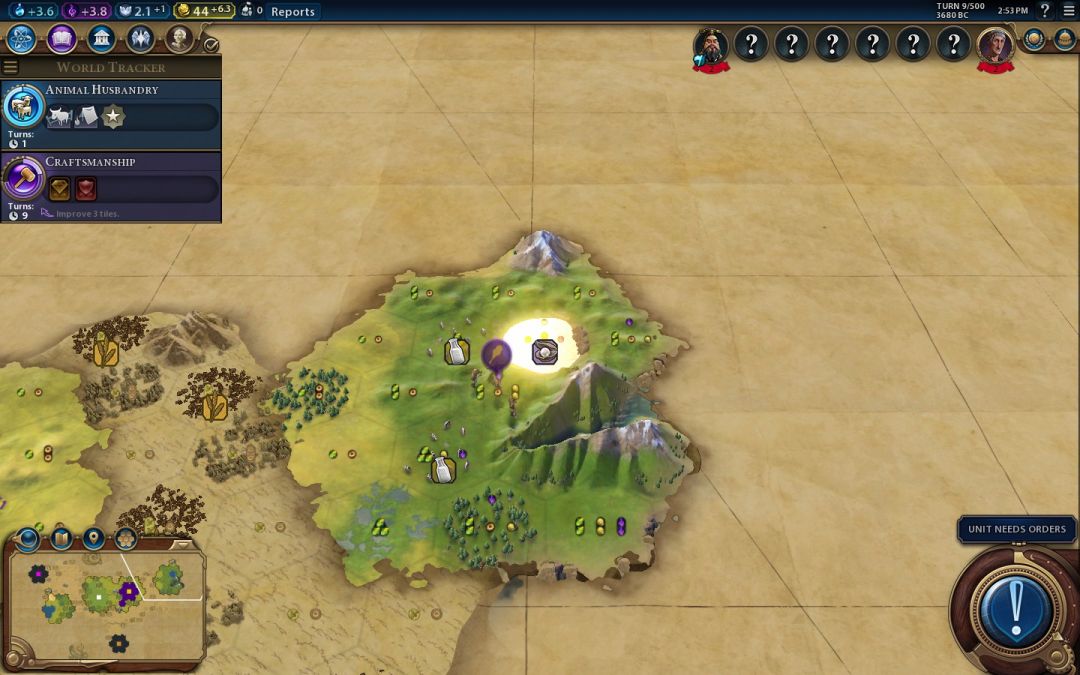Click the bearded leader portrait in diplomacy ribbon
1080x675 pixels.
coord(712,45)
